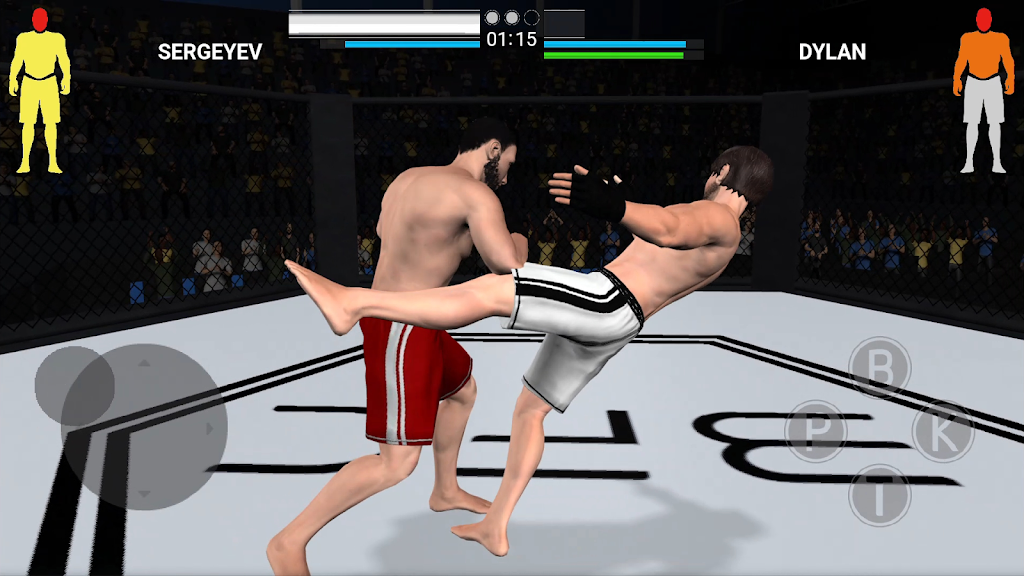This screenshot has height=576, width=1024.
Task: Tap the B action button
Action: point(880,368)
